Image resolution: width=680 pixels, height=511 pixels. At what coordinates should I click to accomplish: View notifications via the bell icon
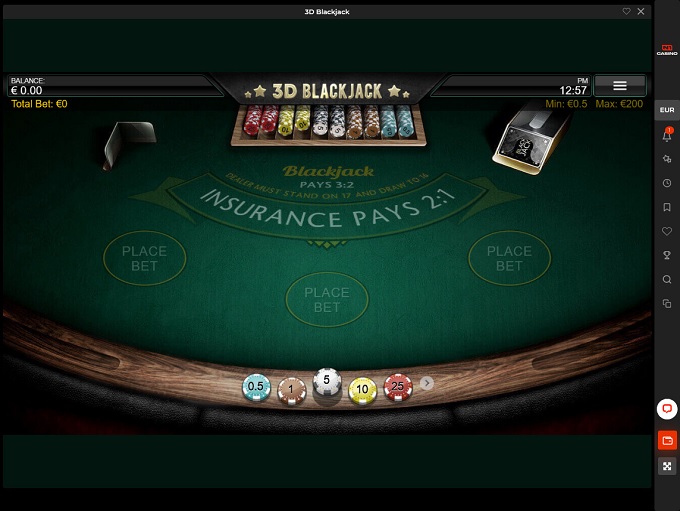tap(667, 135)
